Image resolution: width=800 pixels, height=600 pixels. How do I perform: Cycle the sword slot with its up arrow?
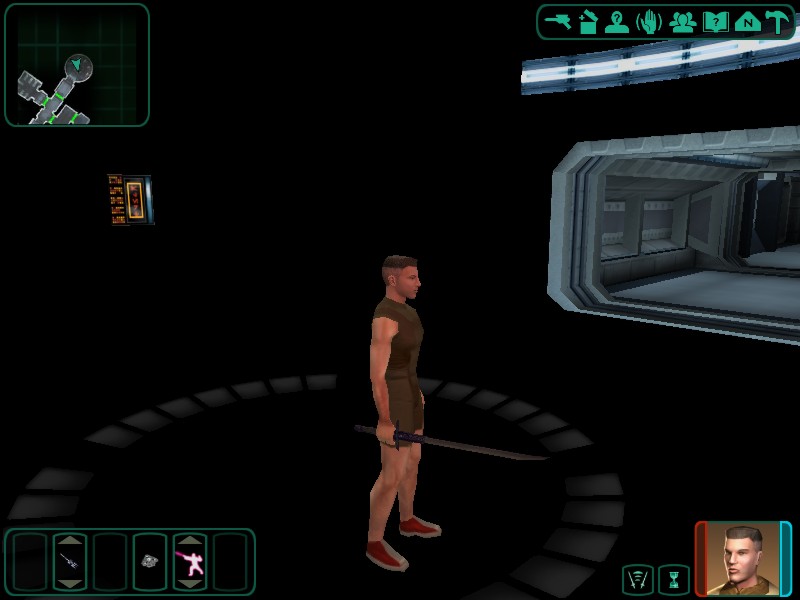pyautogui.click(x=70, y=541)
